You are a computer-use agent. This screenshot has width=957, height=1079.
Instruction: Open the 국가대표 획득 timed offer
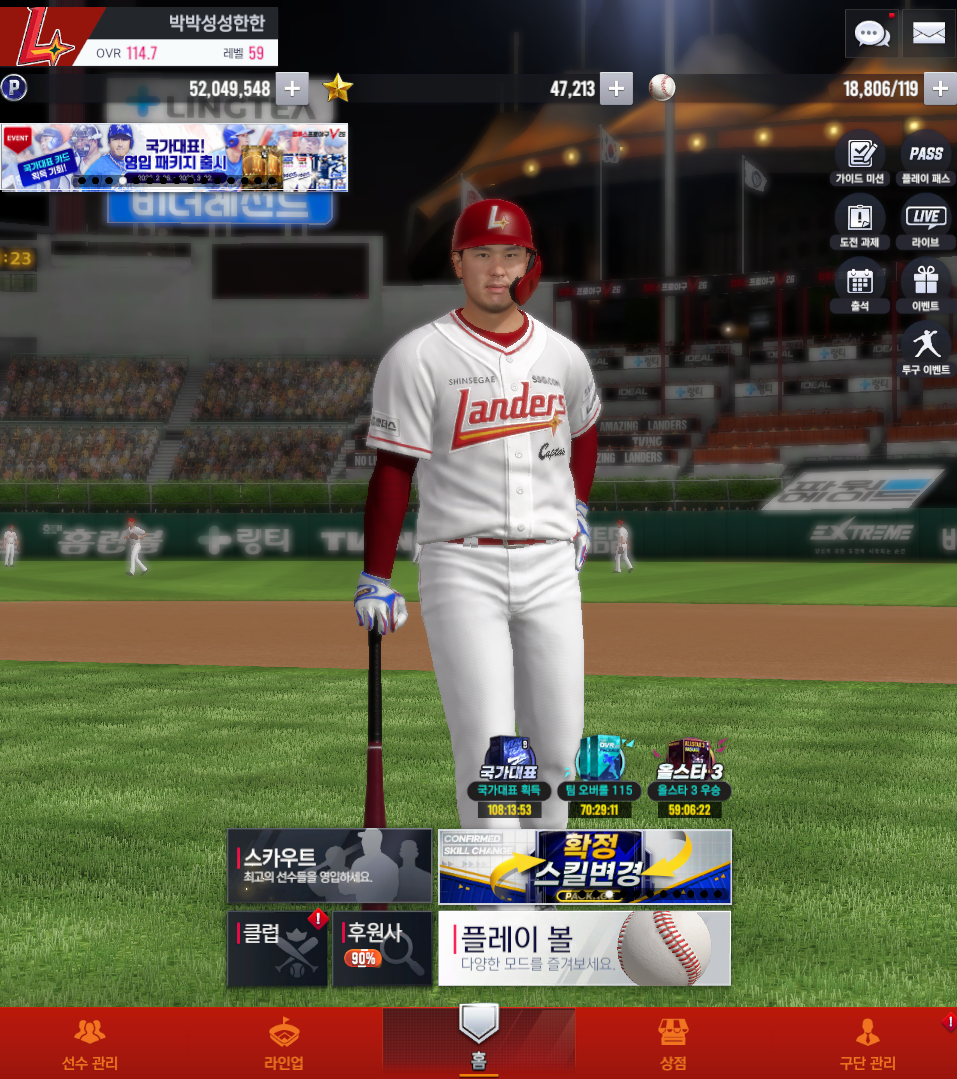(509, 777)
